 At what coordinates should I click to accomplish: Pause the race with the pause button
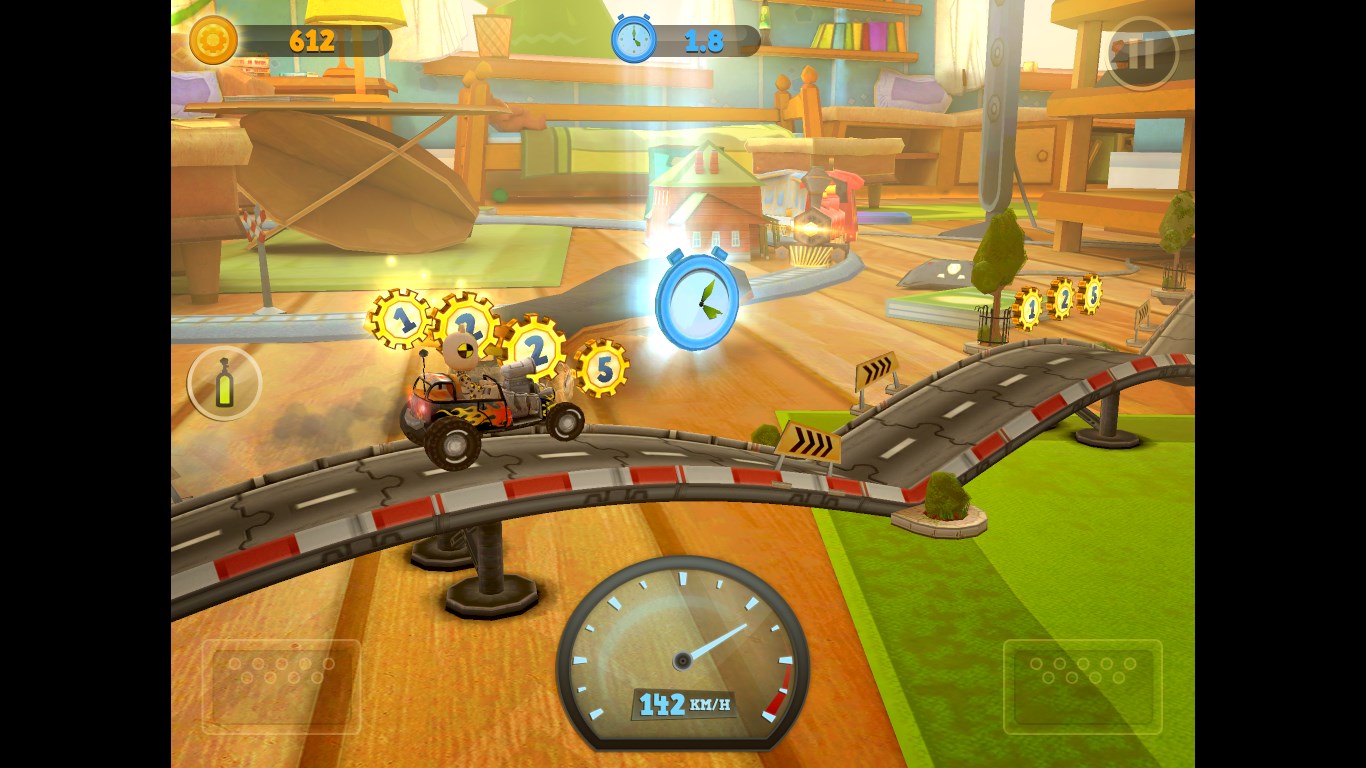(1141, 54)
